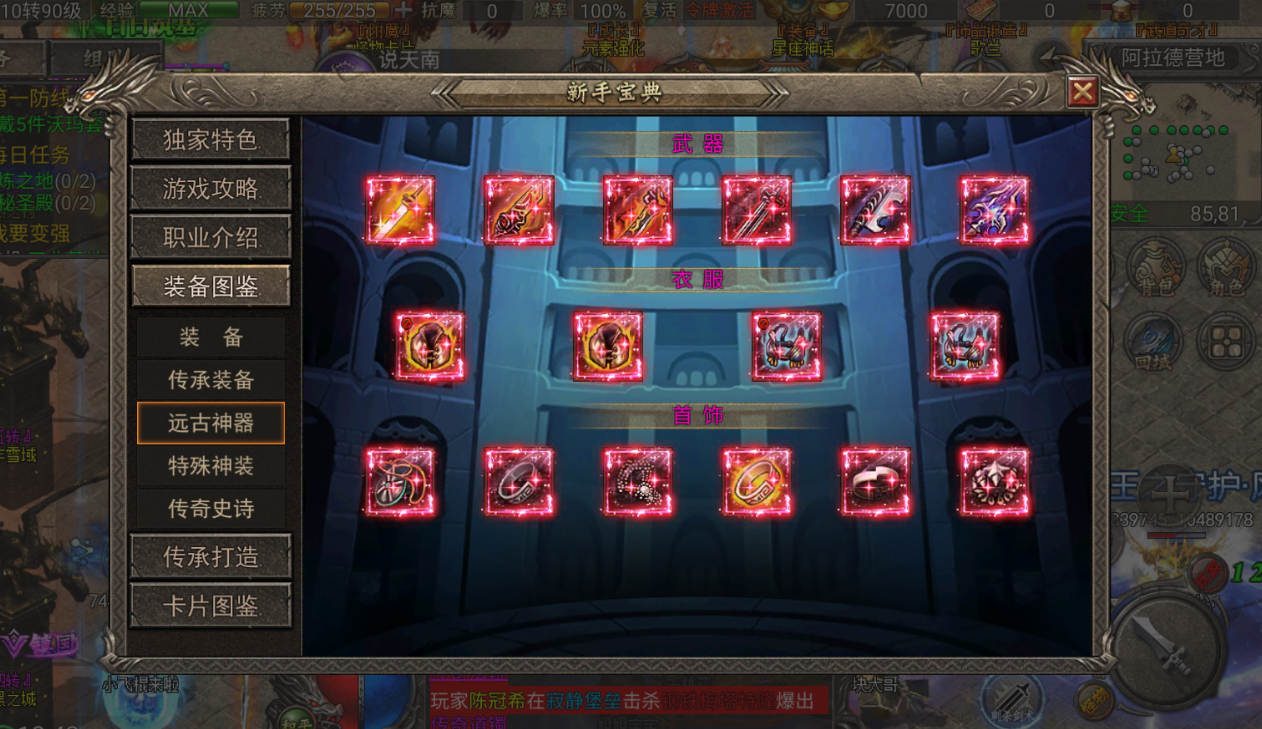Choose the 装备图鉴 menu entry
The height and width of the screenshot is (729, 1262).
[210, 287]
